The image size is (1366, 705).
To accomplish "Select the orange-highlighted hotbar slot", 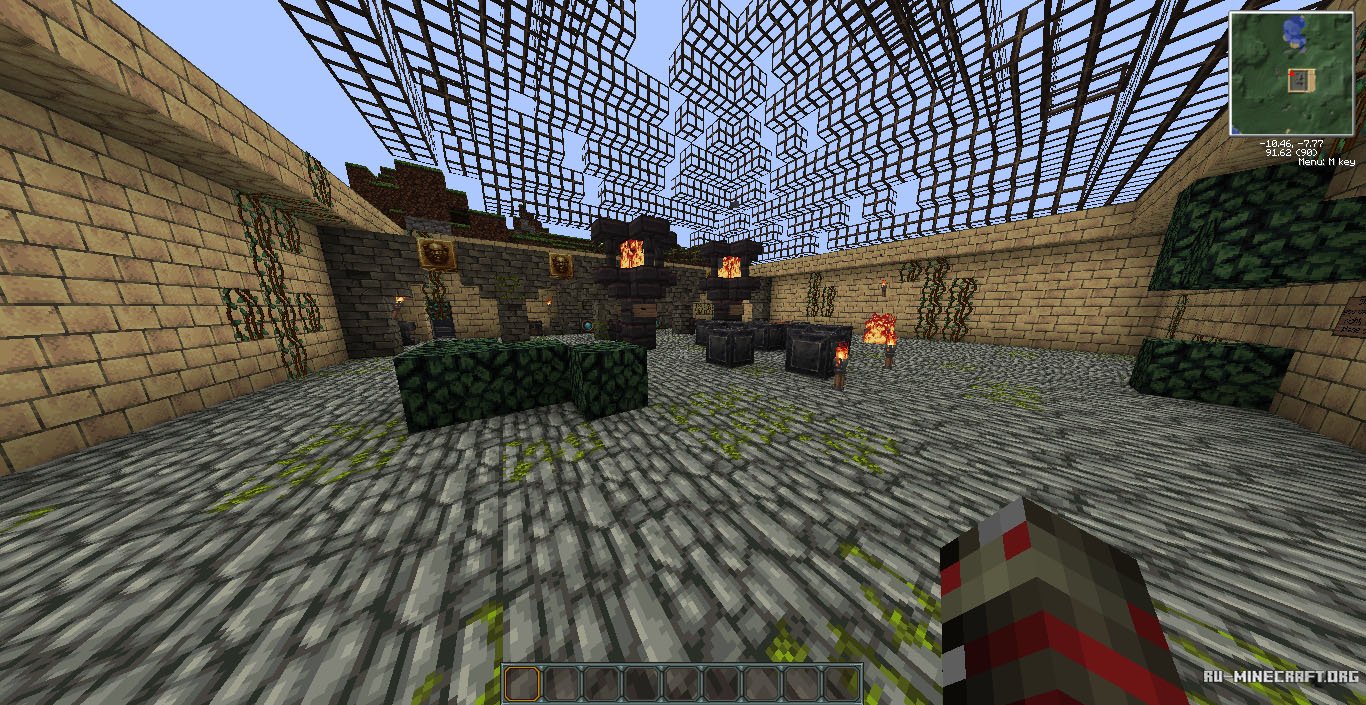I will 522,683.
